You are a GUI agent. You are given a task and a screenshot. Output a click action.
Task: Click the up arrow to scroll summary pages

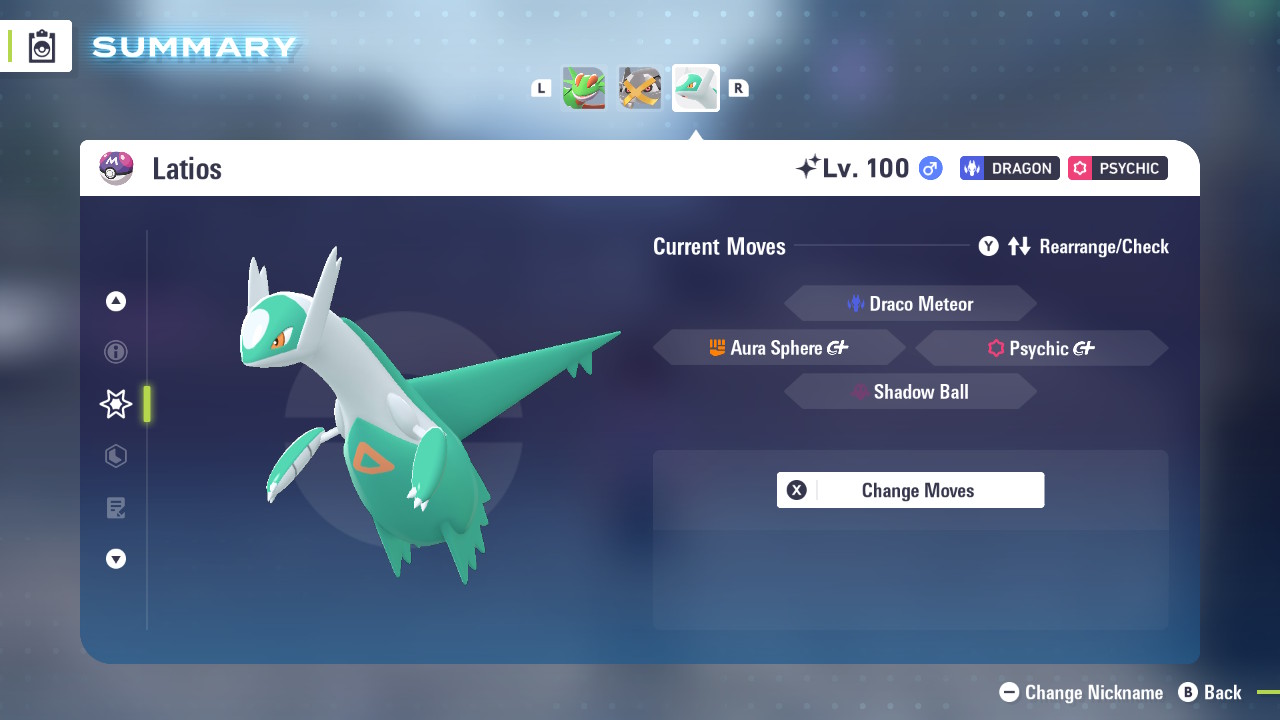point(115,300)
